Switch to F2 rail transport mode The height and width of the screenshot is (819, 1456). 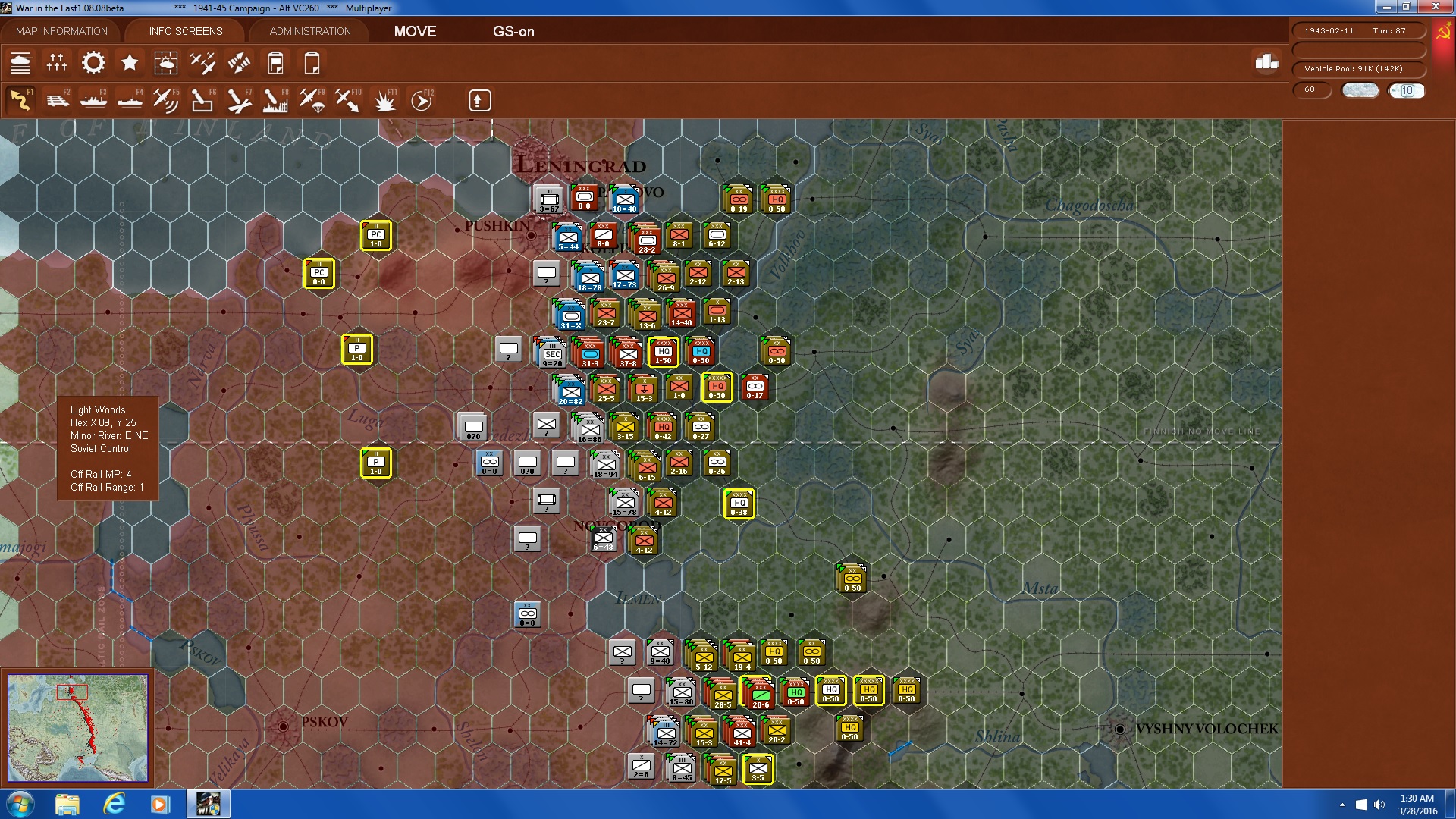point(57,99)
